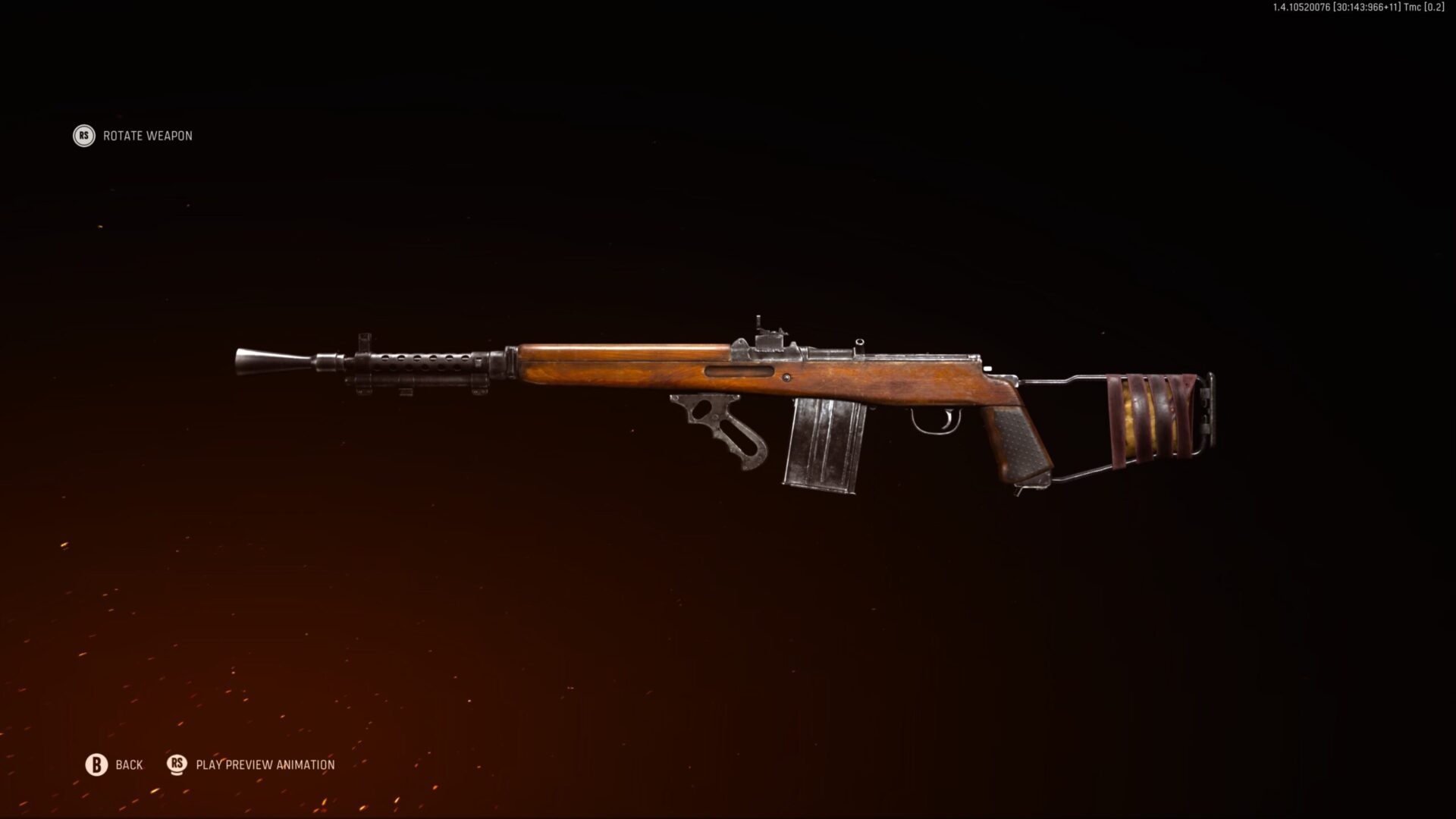This screenshot has width=1456, height=819.
Task: Click the RS icon beside Play Preview Animation
Action: click(x=176, y=764)
